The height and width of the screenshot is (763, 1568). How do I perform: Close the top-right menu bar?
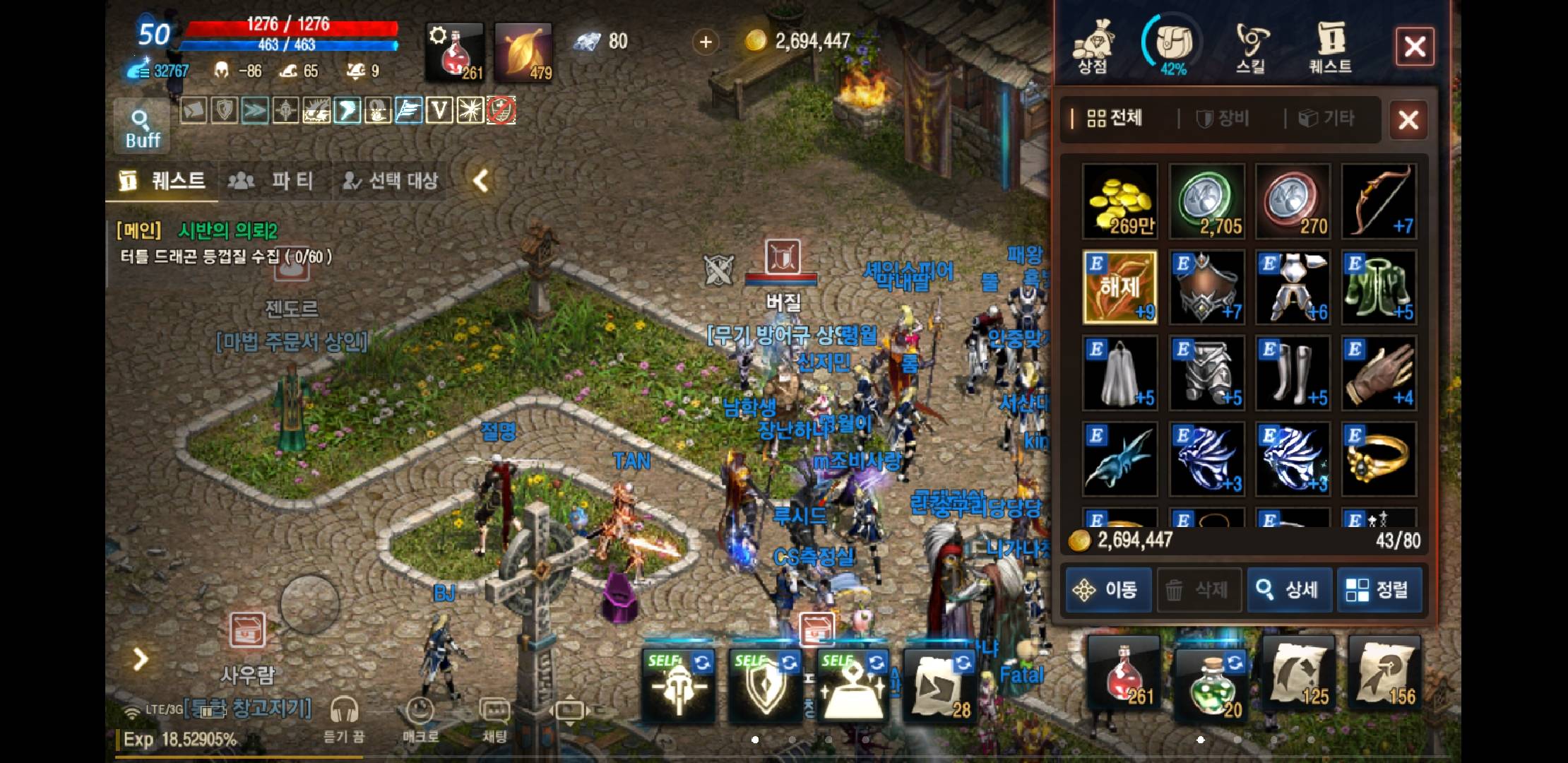(1414, 47)
